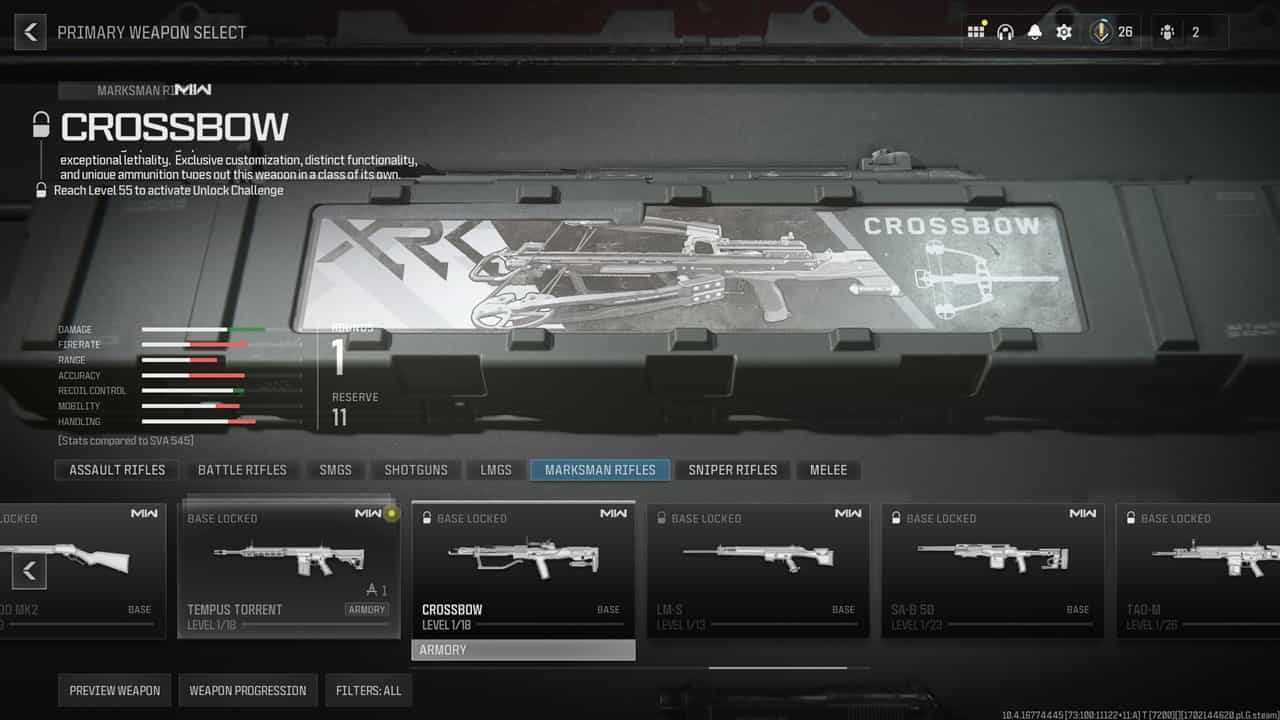
Task: Choose the LMGs tab
Action: (496, 470)
